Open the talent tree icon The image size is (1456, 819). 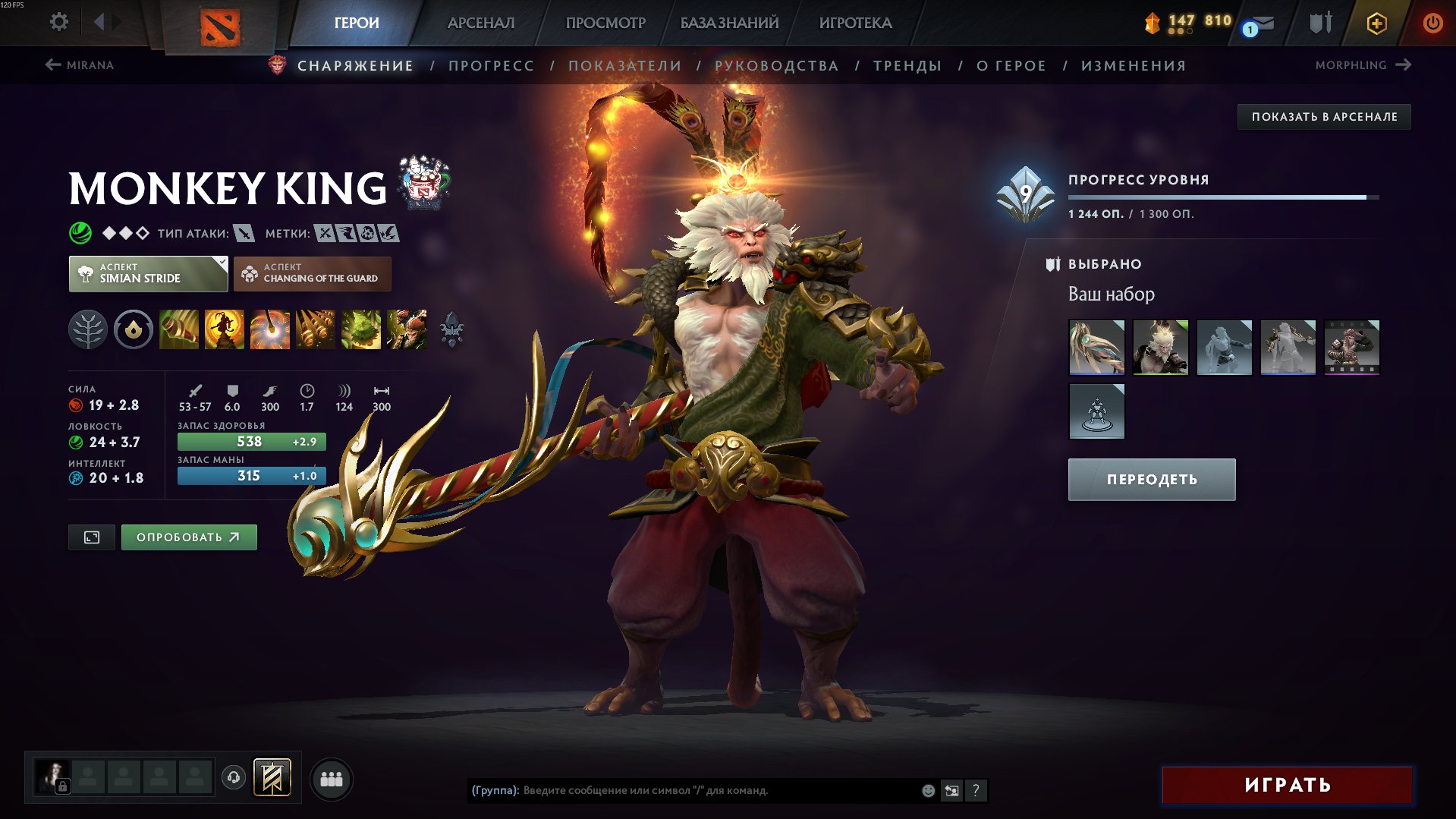tap(88, 329)
